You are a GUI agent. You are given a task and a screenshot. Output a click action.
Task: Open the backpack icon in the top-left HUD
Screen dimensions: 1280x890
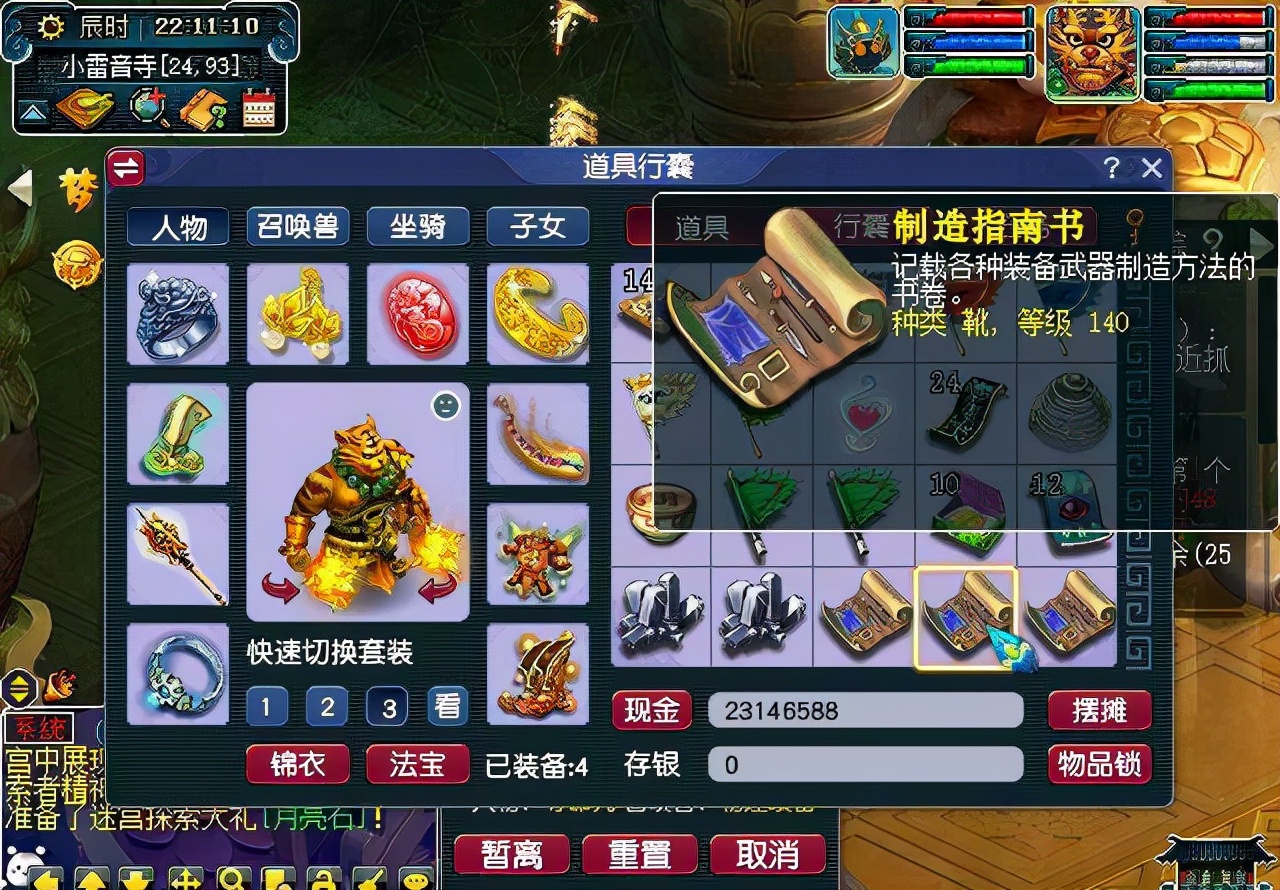pos(82,108)
